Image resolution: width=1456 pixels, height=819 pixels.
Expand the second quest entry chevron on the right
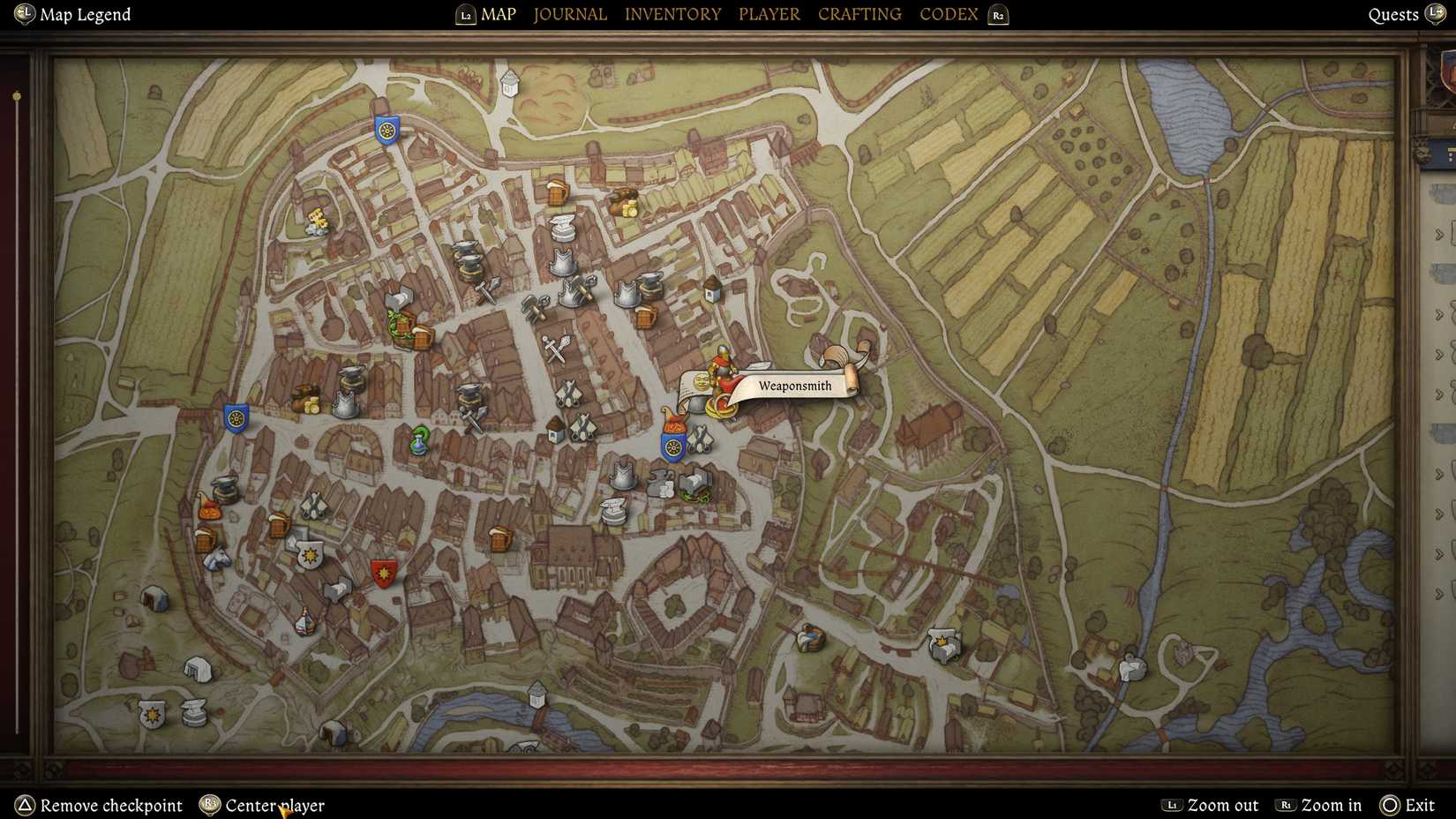click(1439, 313)
